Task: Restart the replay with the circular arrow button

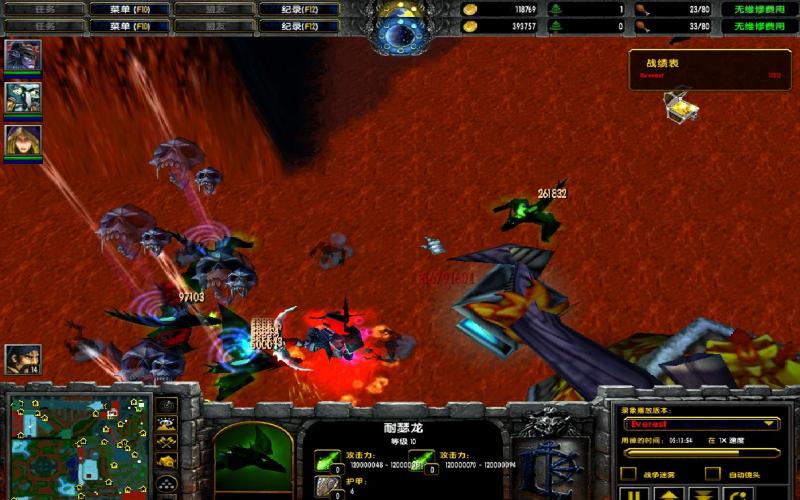Action: coord(737,493)
